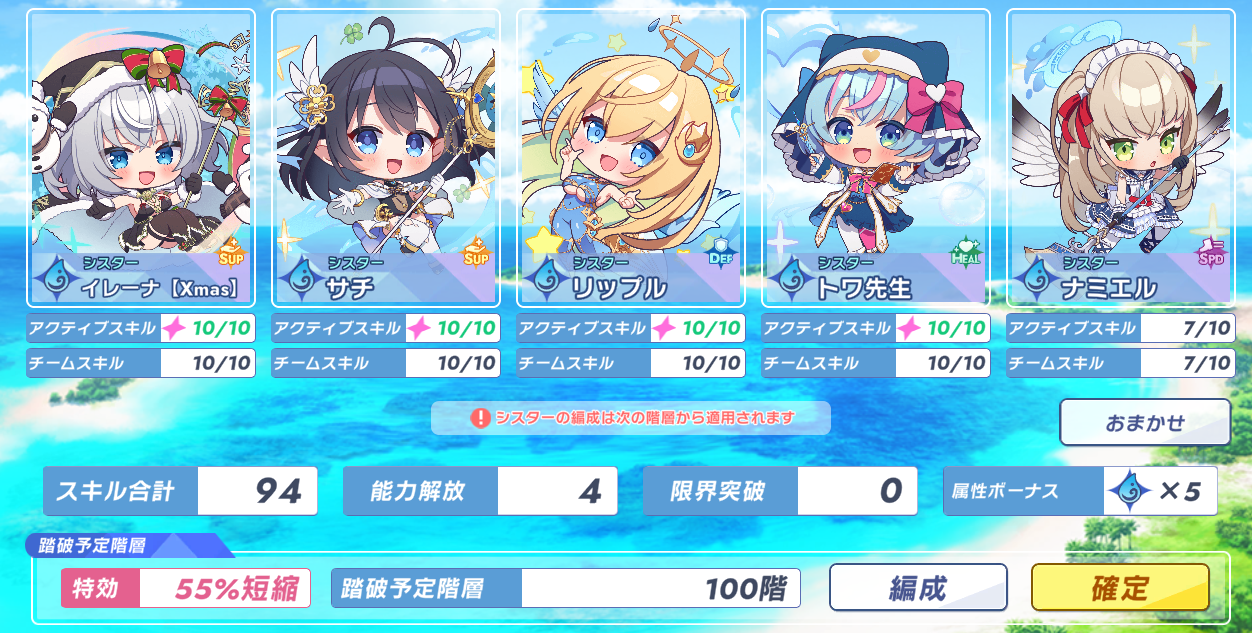Select the イレーナ【Xmas】 sister card

(x=141, y=158)
